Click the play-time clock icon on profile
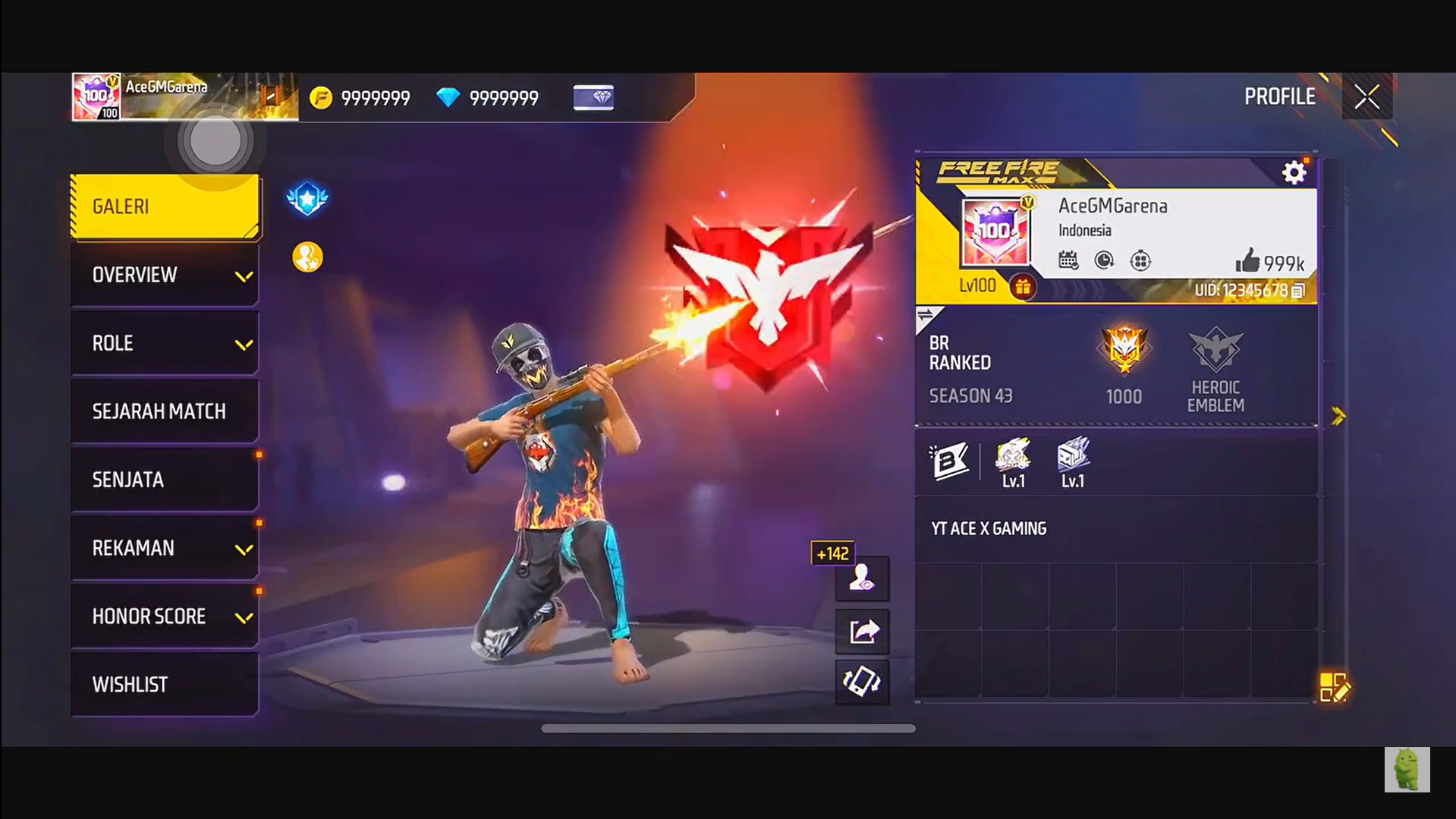Screen dimensions: 1456x819 [1104, 260]
